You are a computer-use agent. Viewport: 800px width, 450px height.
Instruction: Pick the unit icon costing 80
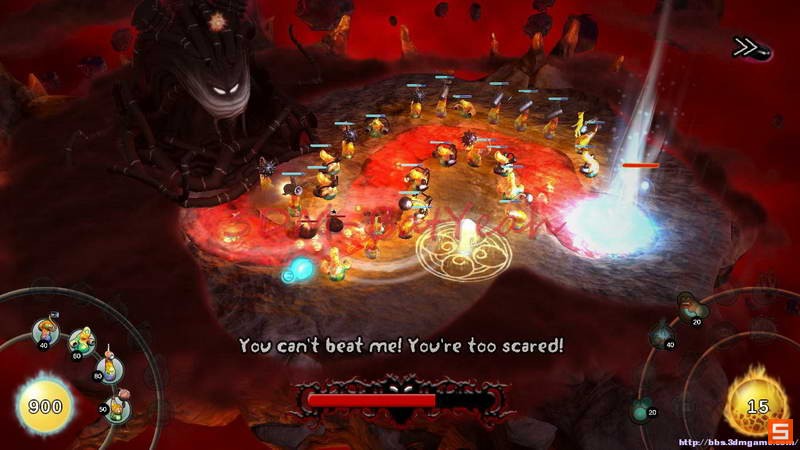[108, 368]
